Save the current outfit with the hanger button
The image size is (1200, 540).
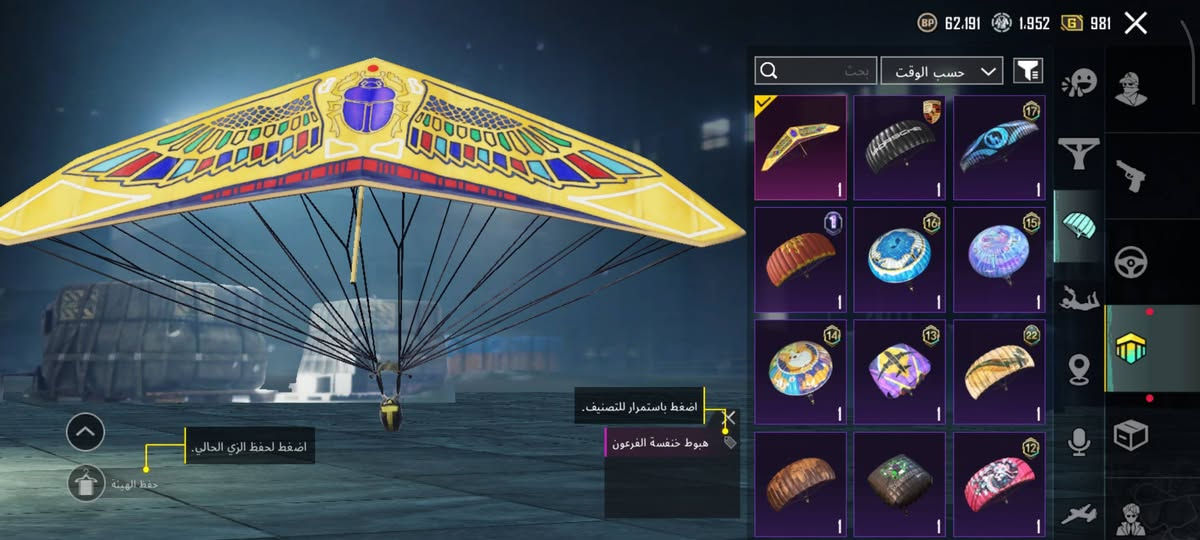tap(86, 483)
